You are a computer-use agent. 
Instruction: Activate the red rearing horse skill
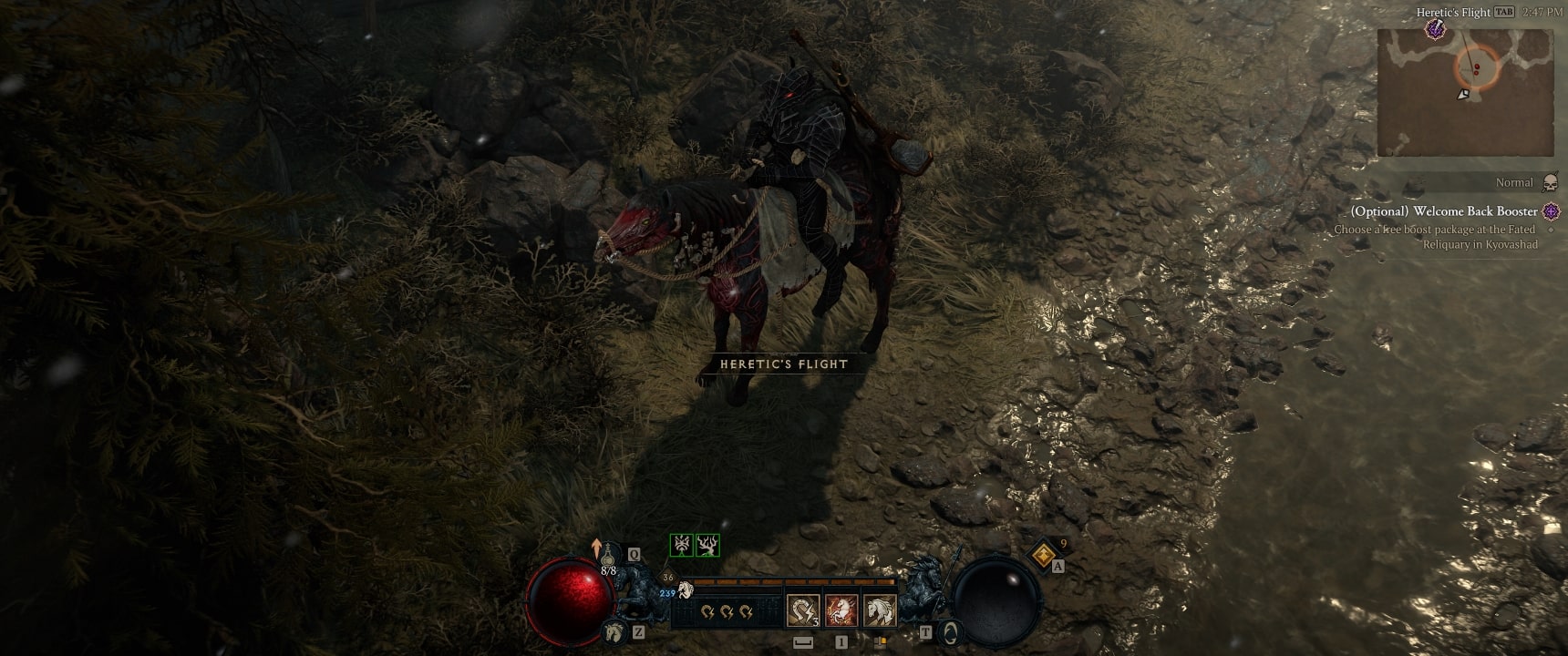[x=841, y=610]
